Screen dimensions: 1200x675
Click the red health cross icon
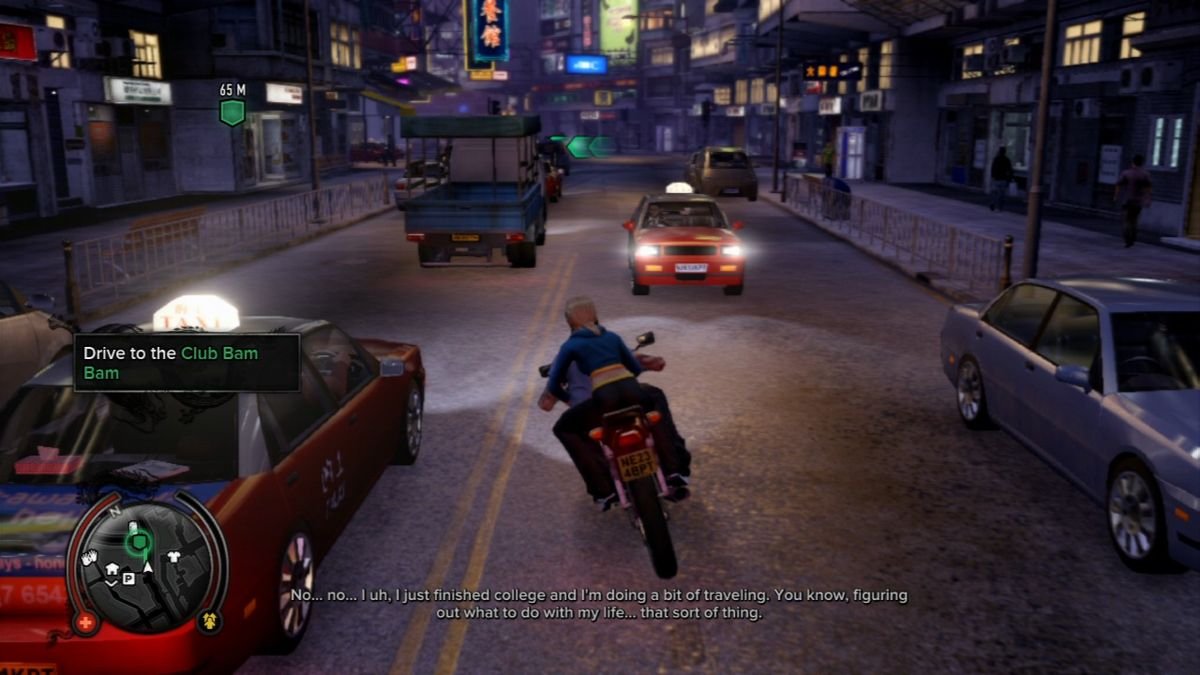[86, 622]
